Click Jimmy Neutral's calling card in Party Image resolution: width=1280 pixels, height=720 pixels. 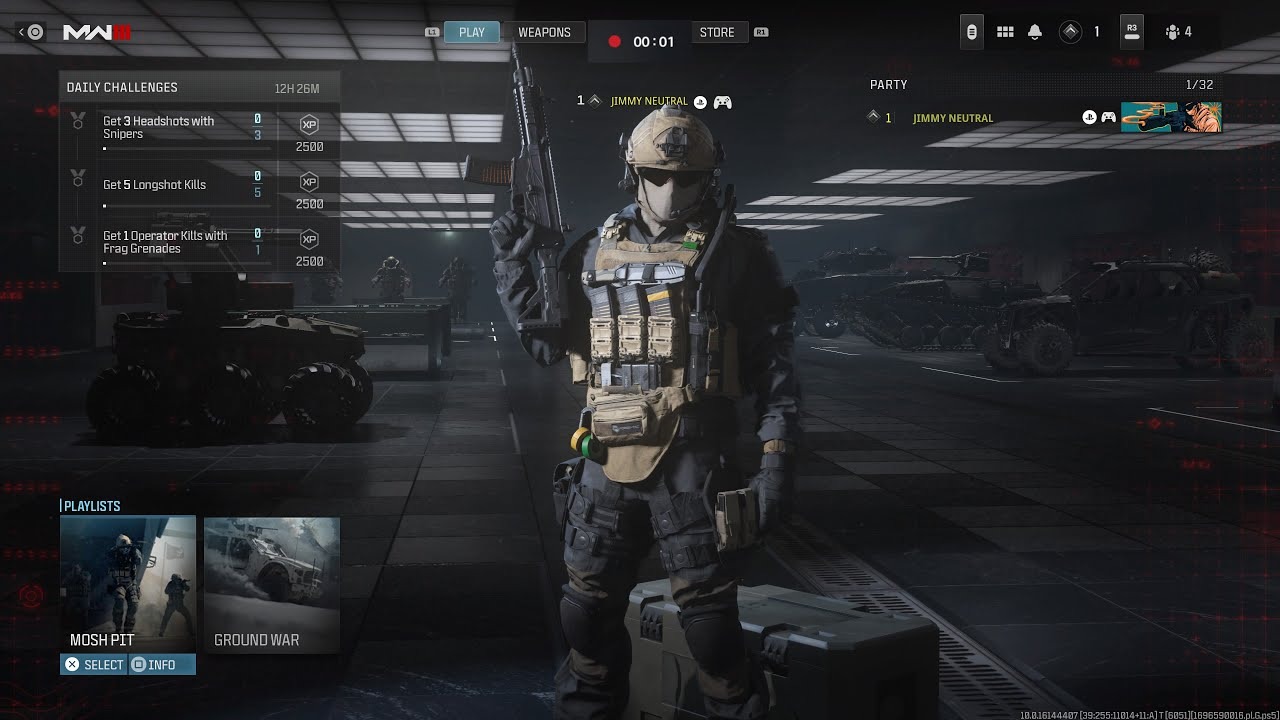point(1170,117)
